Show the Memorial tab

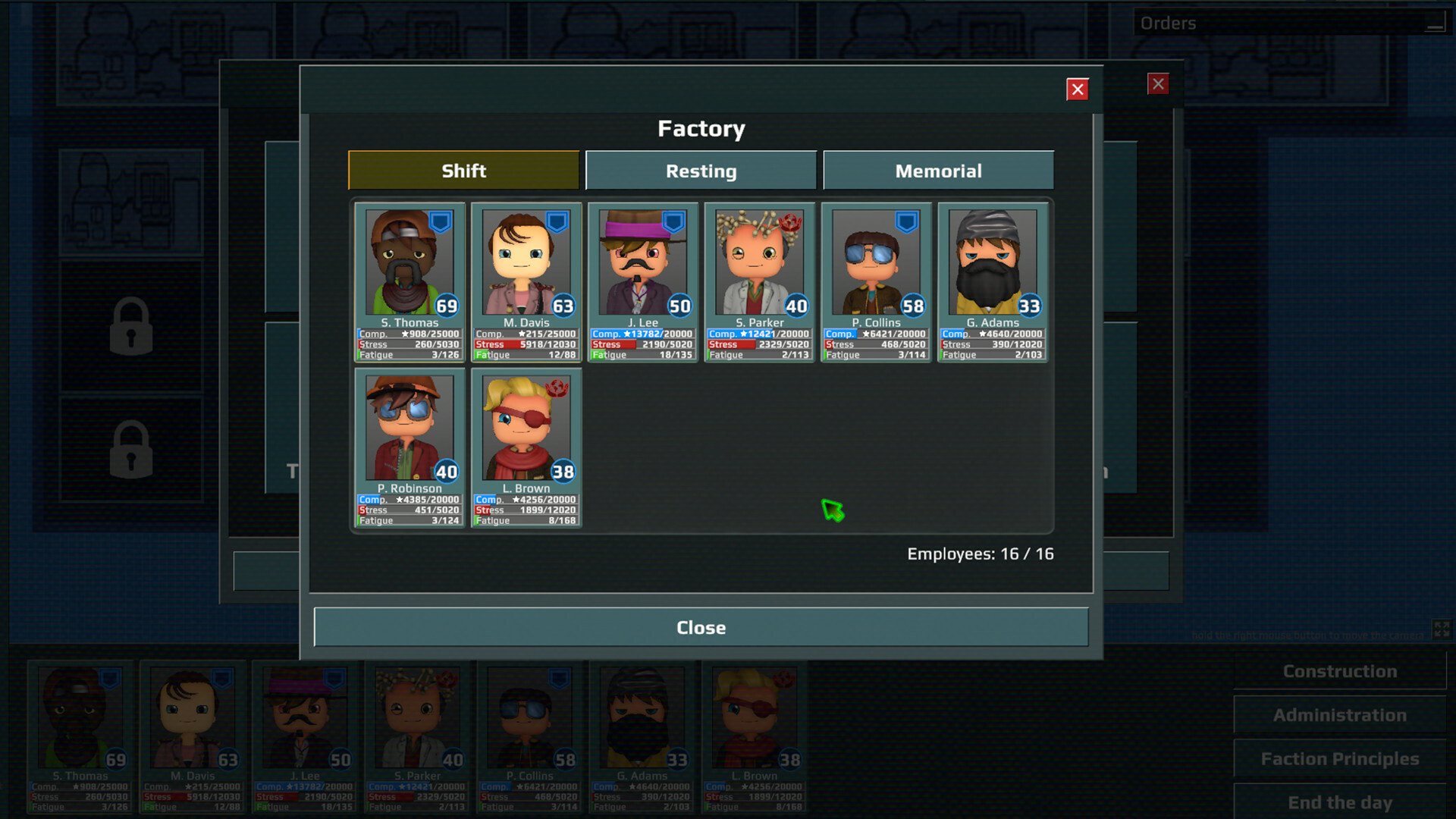coord(938,171)
